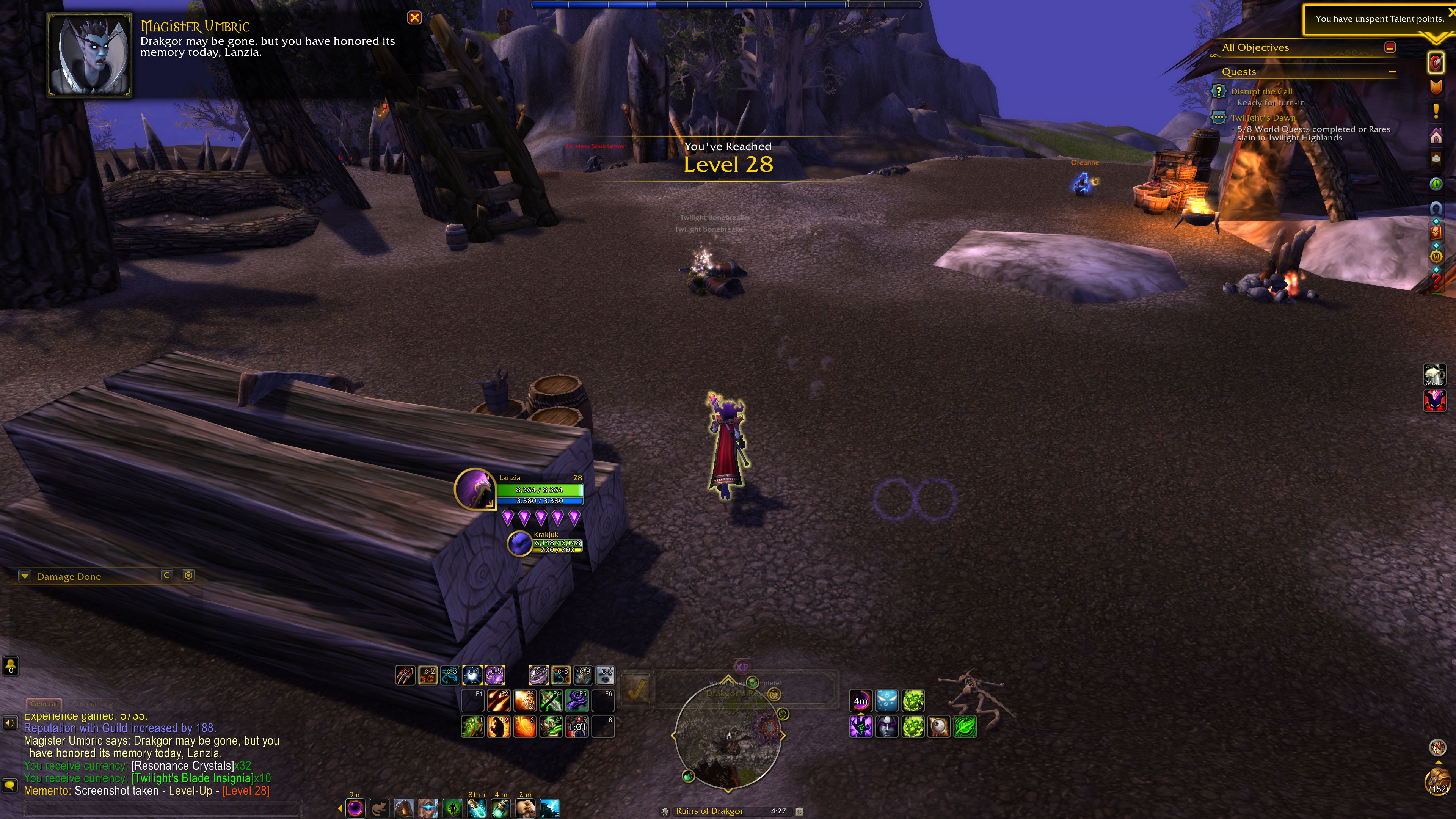Open the calendar button beside the clock

pos(799,811)
